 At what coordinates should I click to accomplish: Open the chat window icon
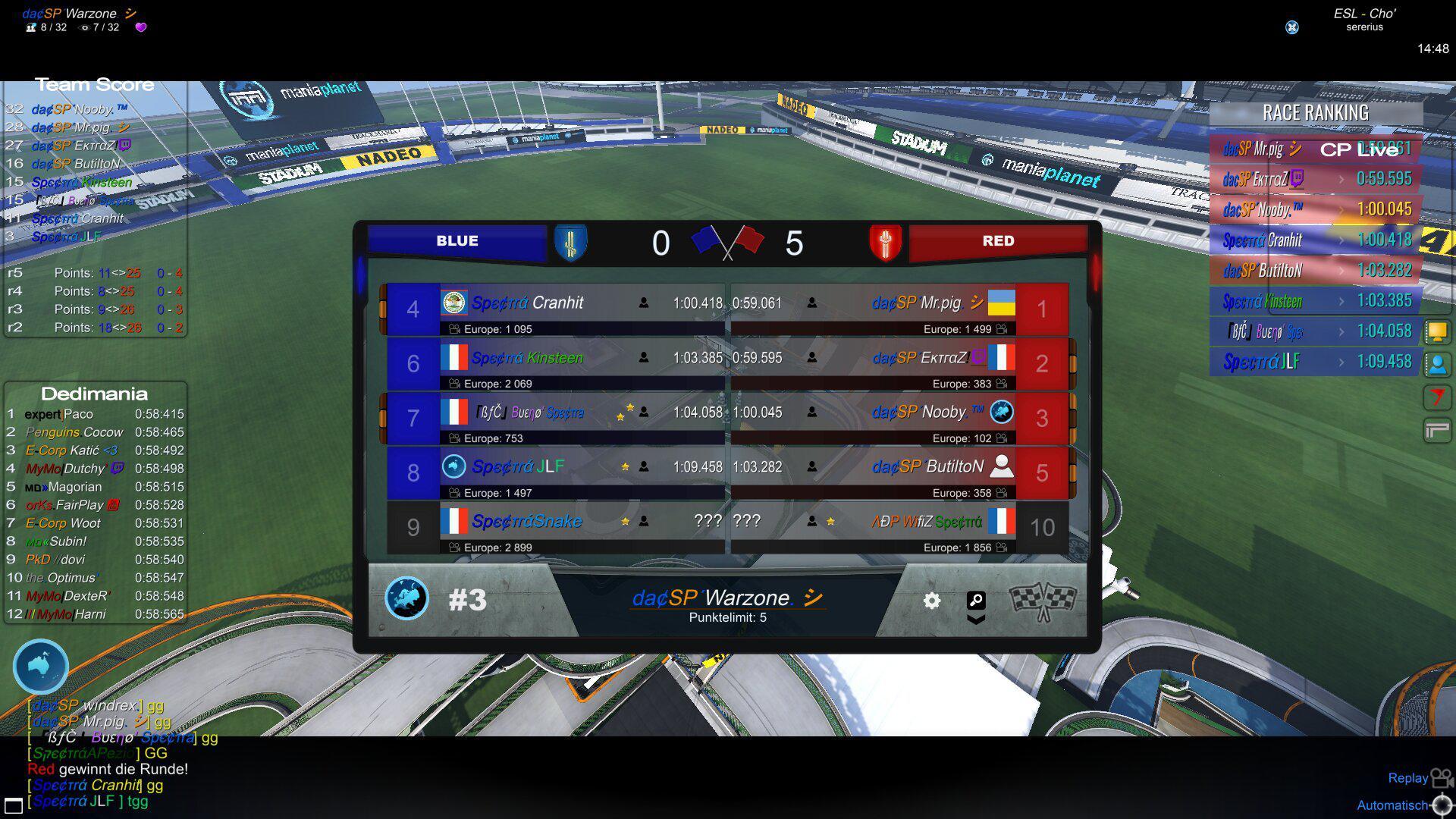[x=13, y=805]
